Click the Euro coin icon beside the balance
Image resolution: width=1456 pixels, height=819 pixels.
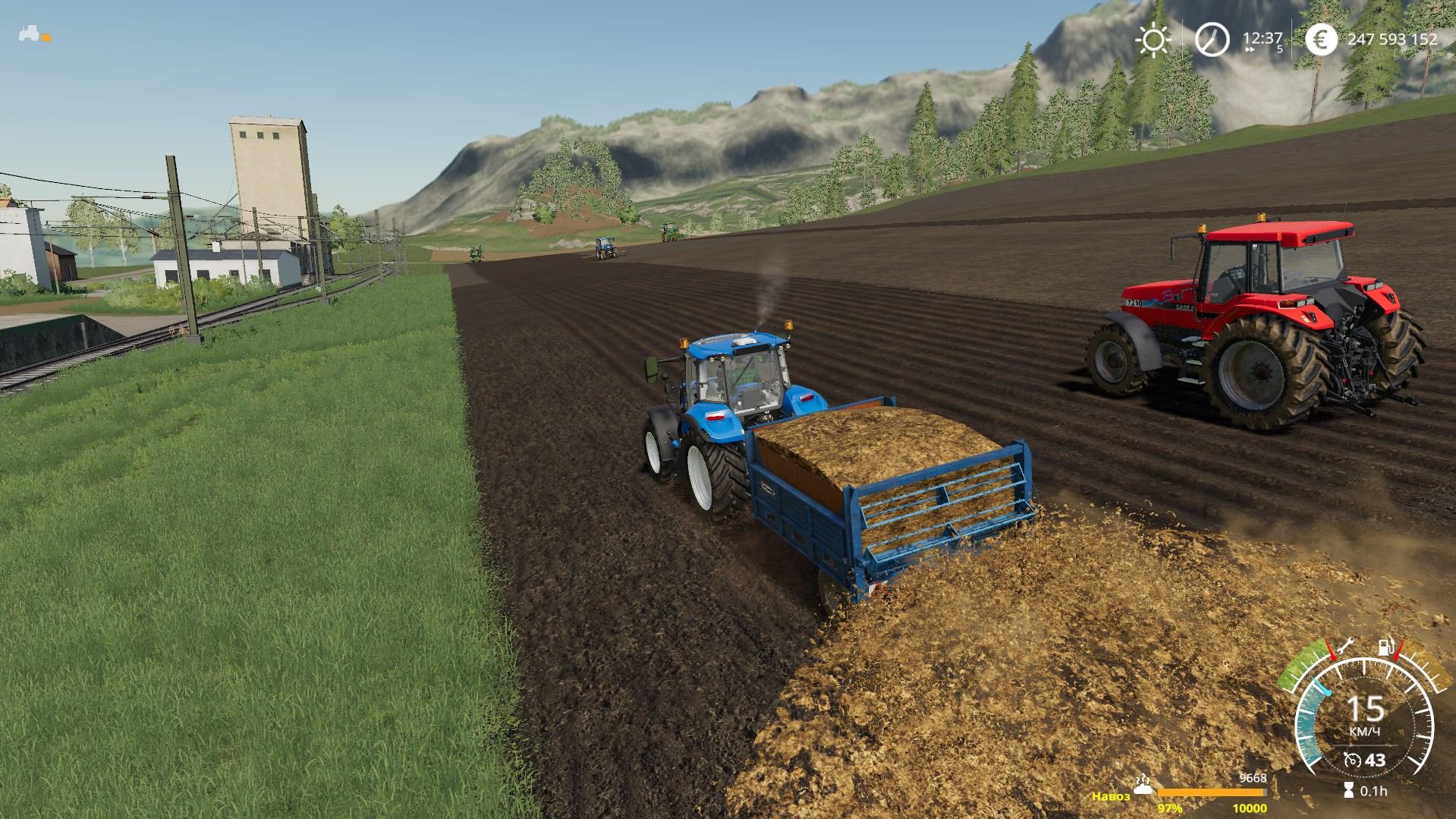(x=1322, y=39)
